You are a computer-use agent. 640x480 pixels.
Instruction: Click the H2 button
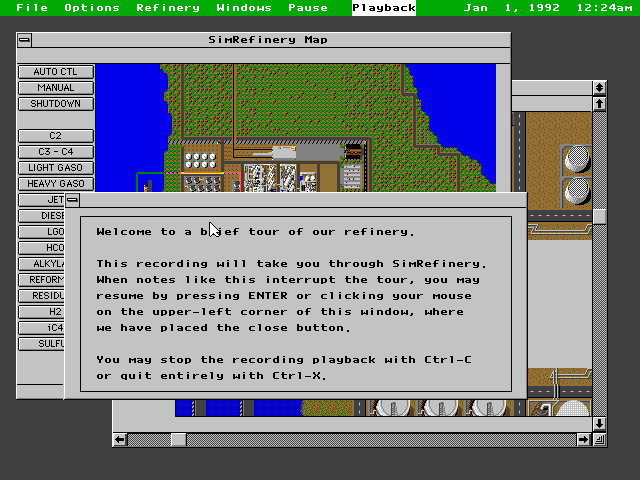(55, 312)
